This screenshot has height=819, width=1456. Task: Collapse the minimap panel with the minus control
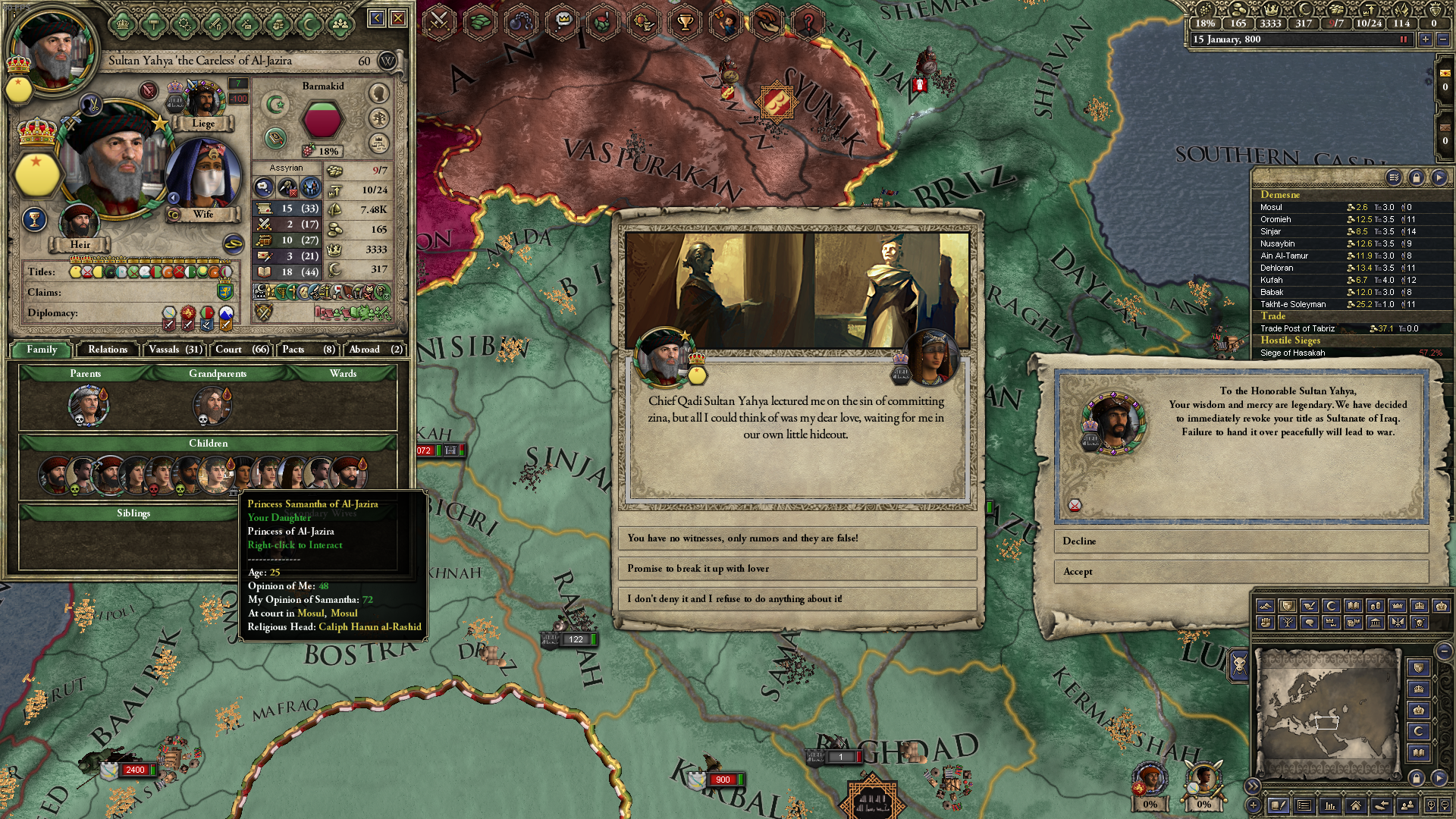click(1444, 651)
